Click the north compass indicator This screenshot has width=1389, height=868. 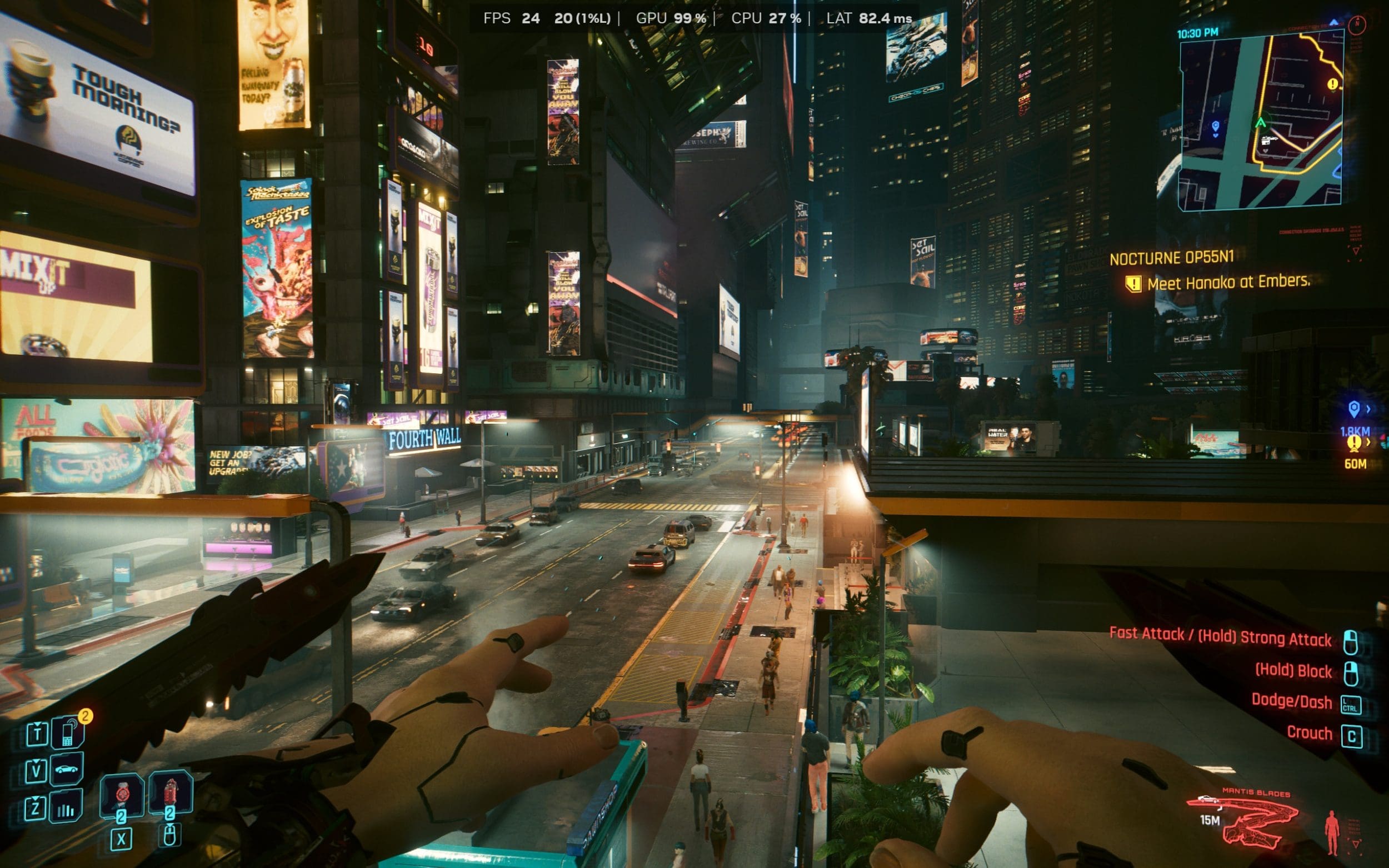1357,24
